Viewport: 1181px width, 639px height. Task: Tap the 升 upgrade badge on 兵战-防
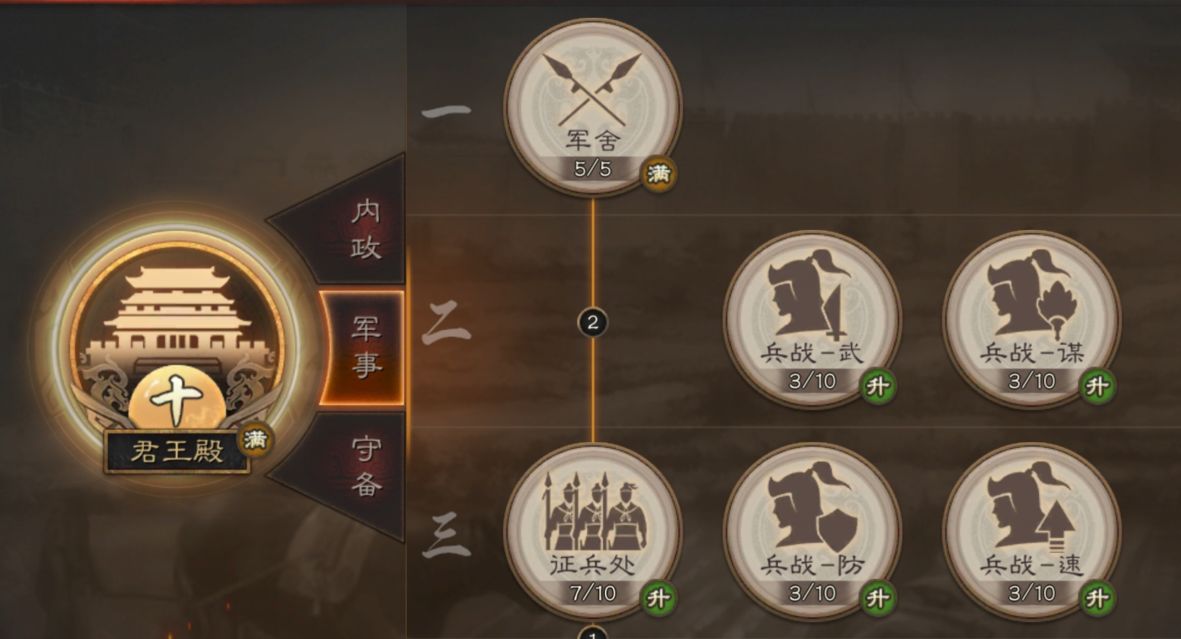(878, 598)
